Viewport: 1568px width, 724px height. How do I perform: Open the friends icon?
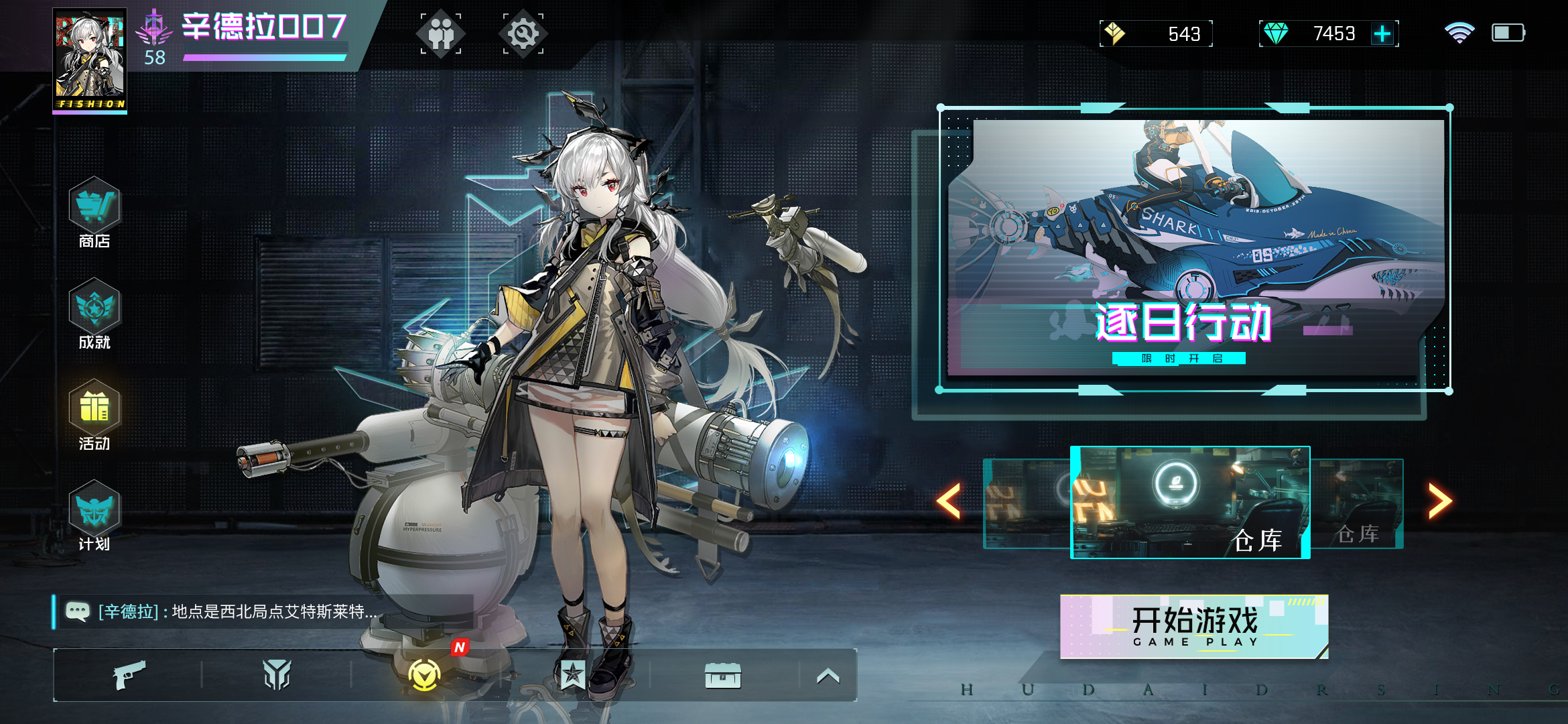click(x=441, y=34)
